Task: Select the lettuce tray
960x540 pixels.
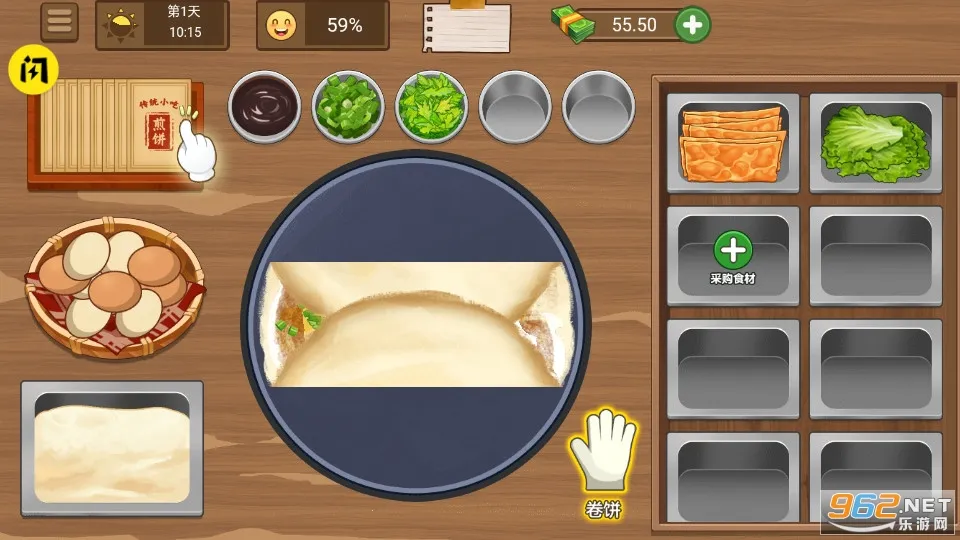Action: [875, 143]
